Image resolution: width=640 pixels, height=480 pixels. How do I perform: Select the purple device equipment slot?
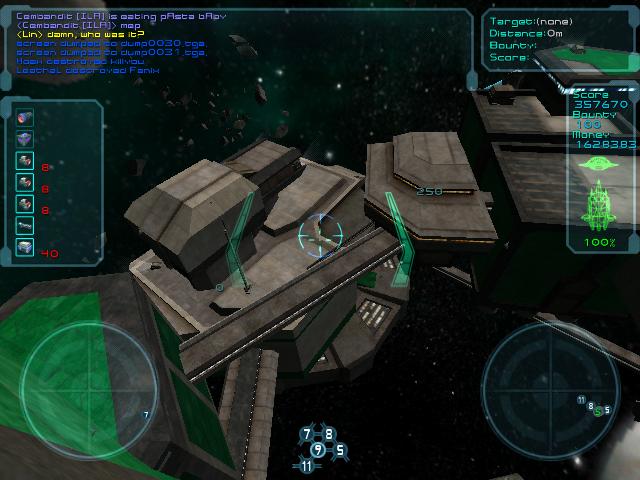click(x=24, y=138)
